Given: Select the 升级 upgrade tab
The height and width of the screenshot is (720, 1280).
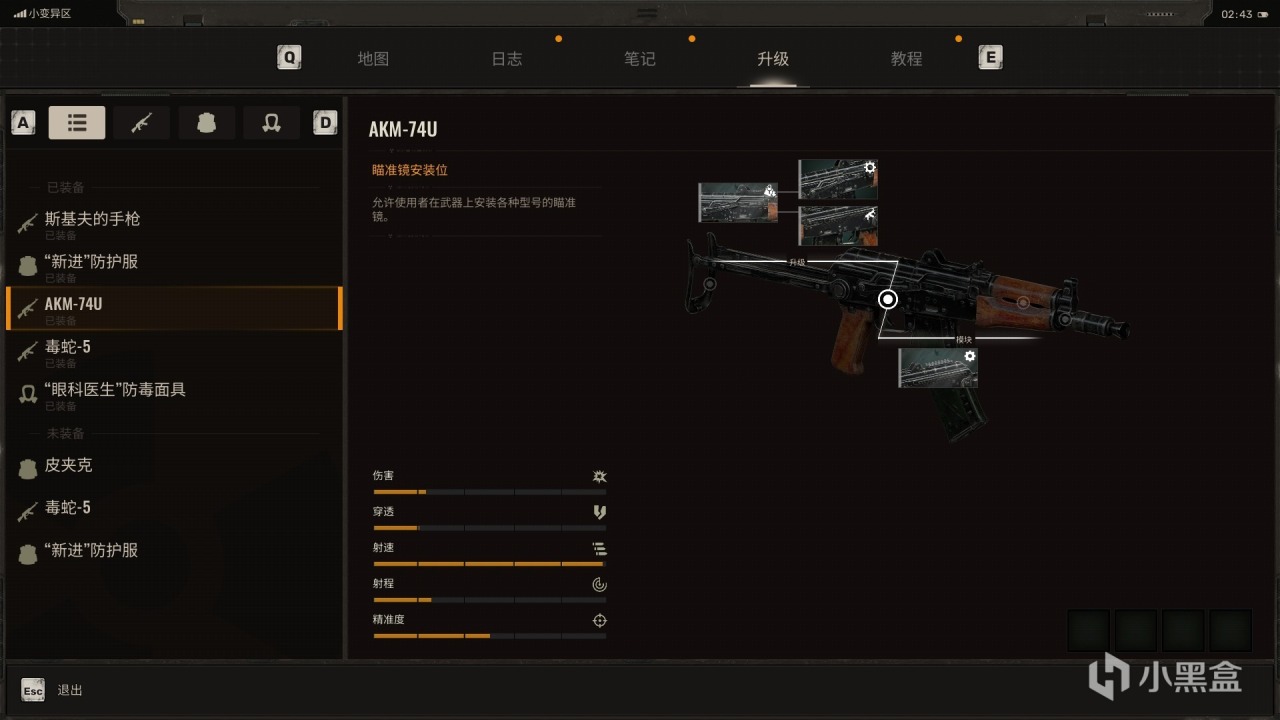Looking at the screenshot, I should click(773, 59).
